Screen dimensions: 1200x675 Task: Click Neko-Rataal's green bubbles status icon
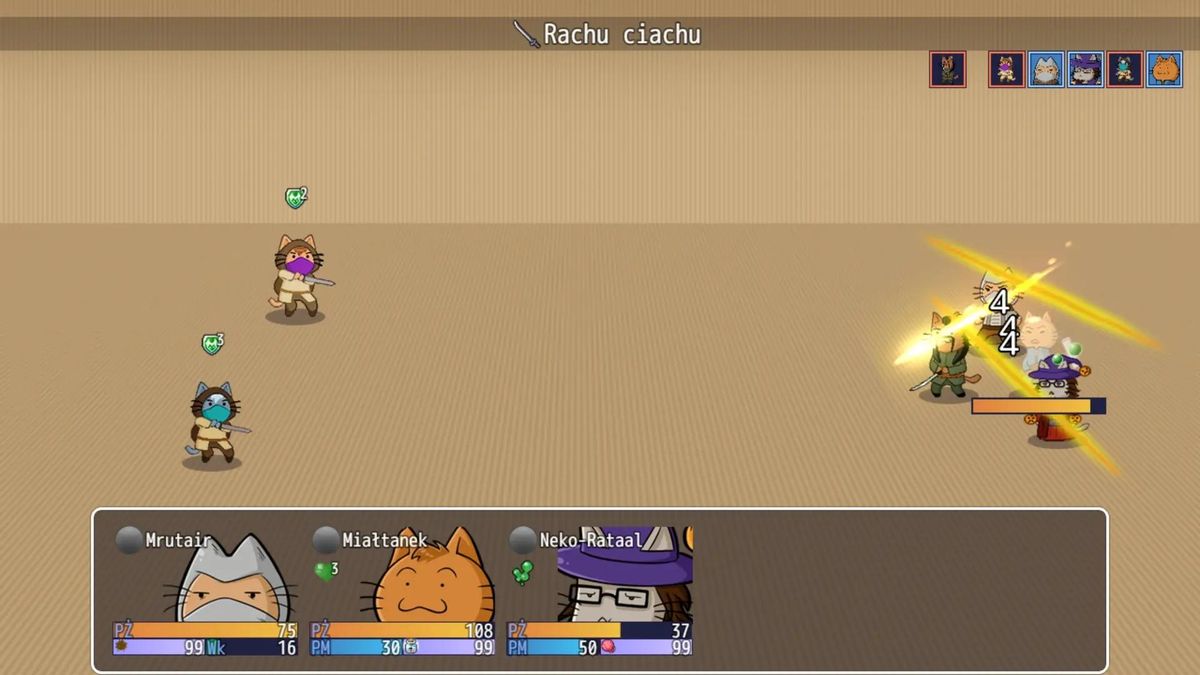coord(522,572)
